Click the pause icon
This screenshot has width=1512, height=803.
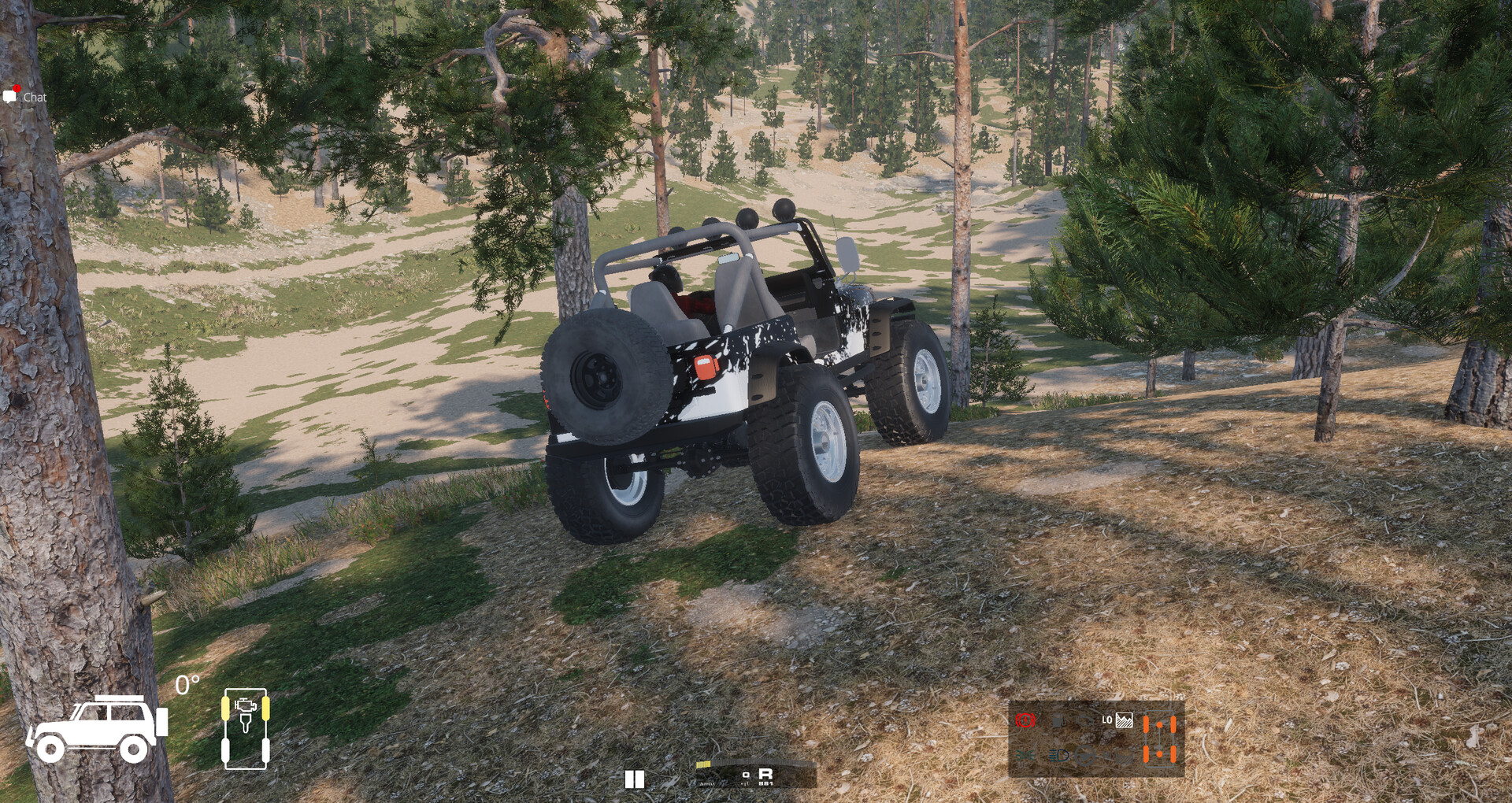pos(635,779)
